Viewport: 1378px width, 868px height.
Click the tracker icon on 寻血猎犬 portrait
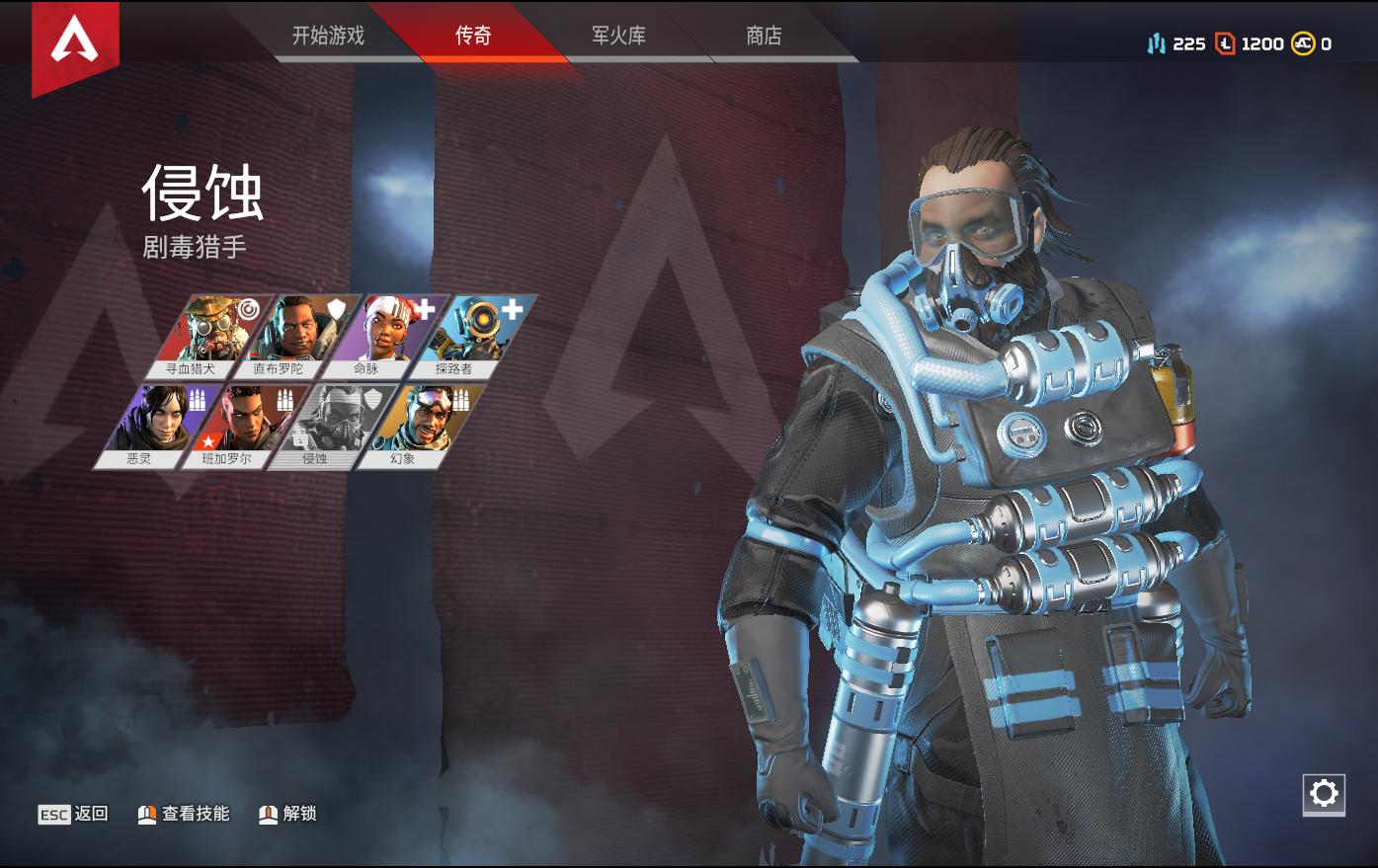tap(248, 309)
